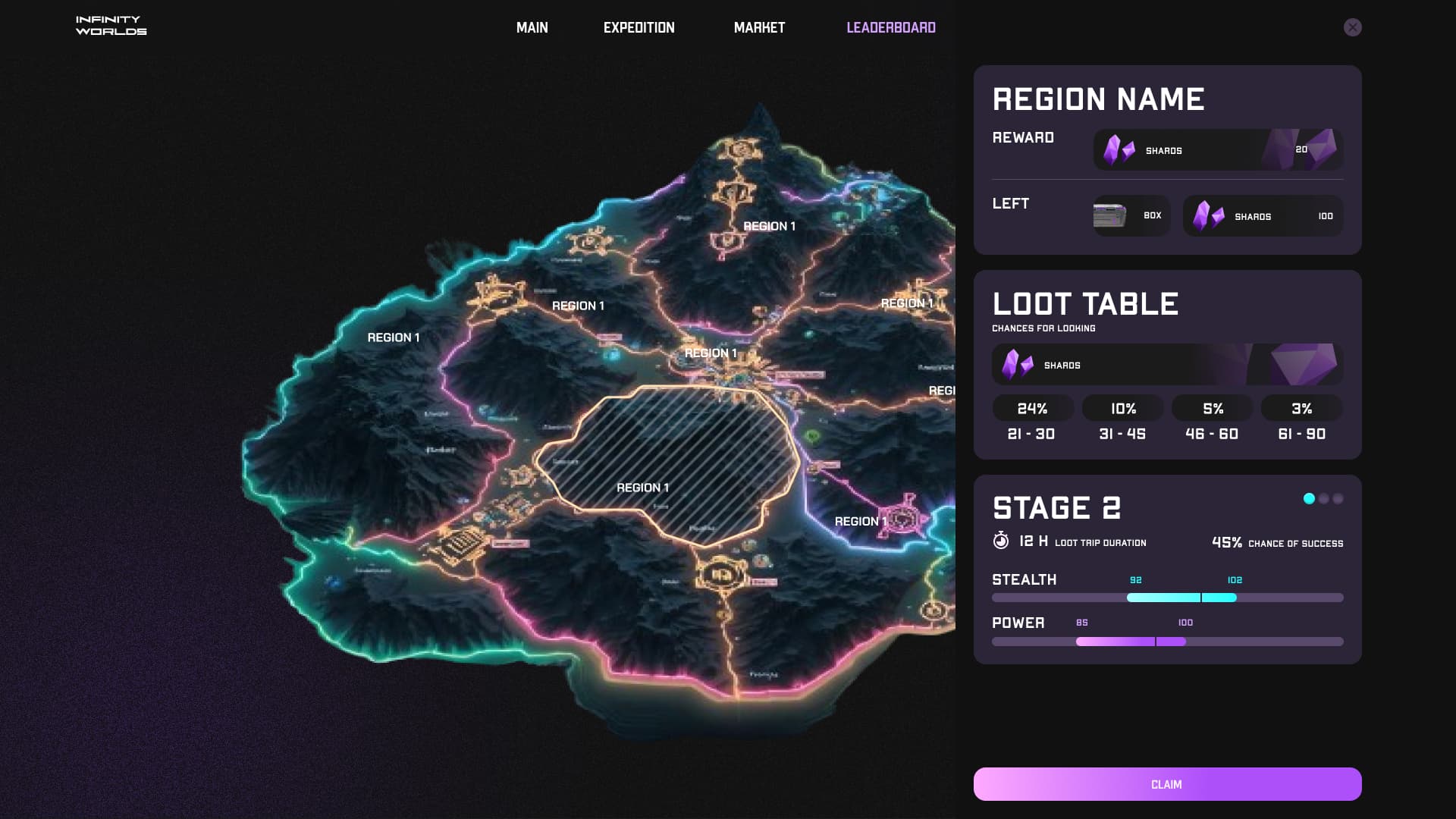Close the panel with the X button
This screenshot has height=819, width=1456.
coord(1352,27)
